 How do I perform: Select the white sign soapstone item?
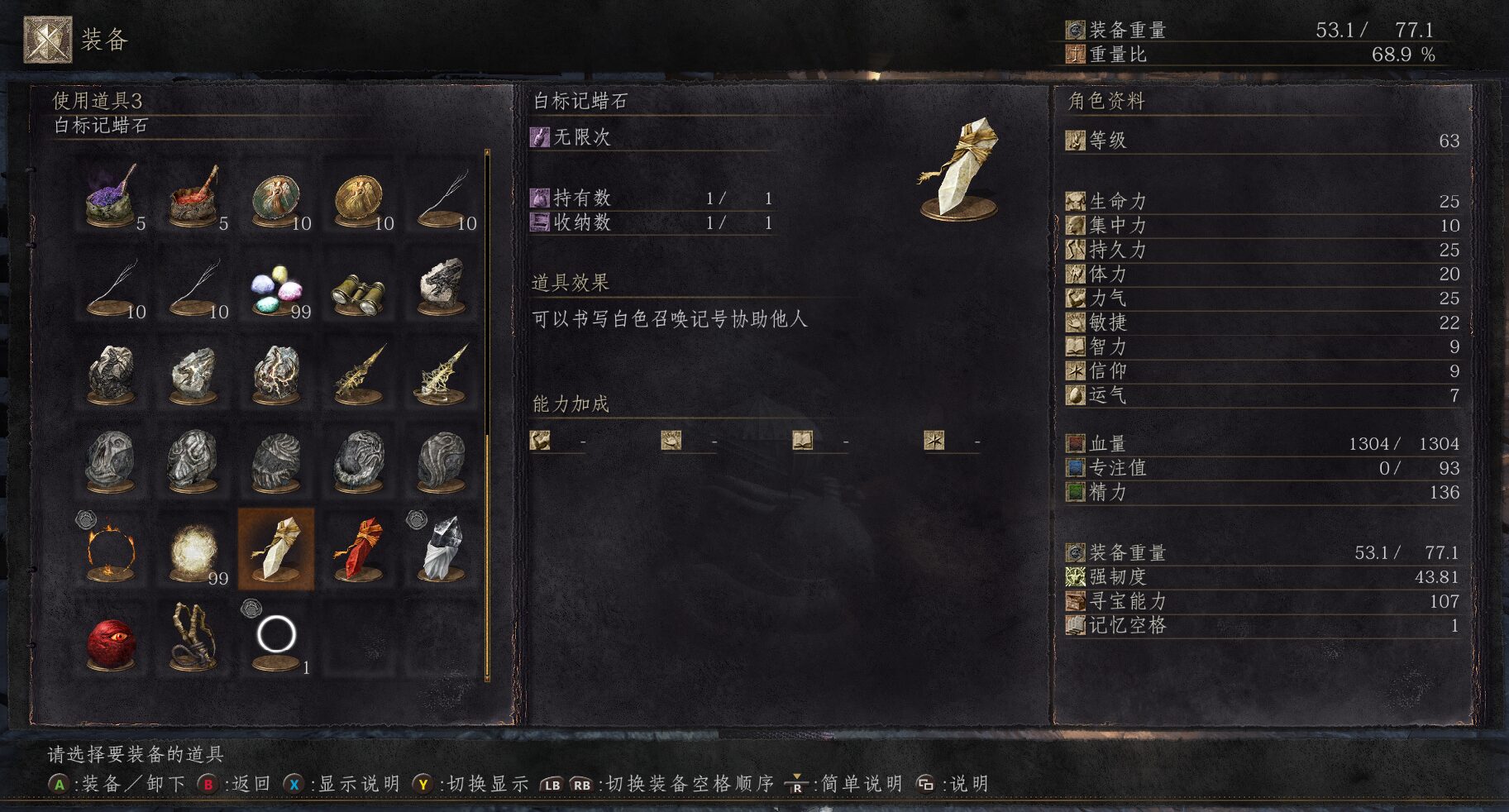tap(275, 546)
